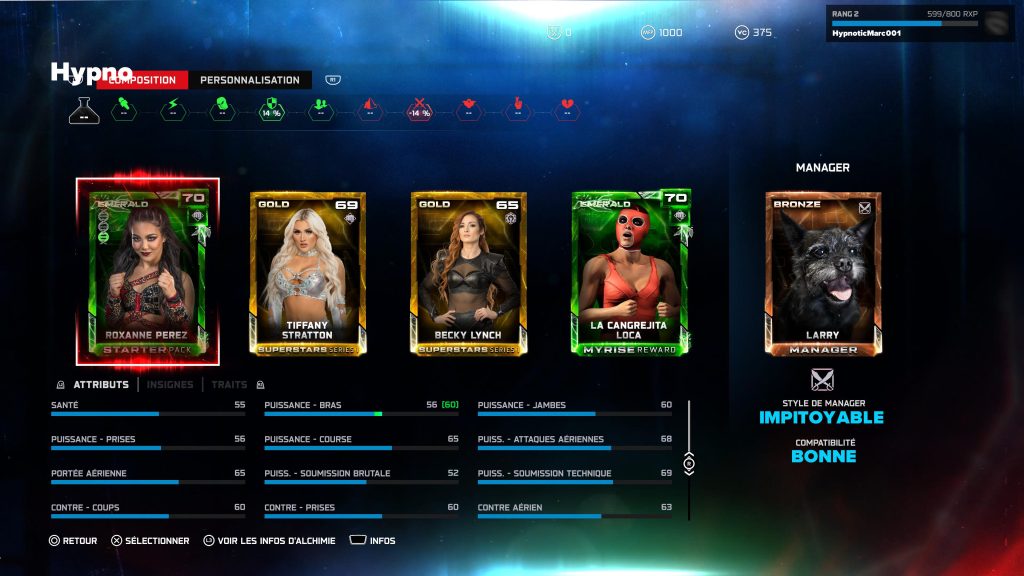
Task: Switch to the Composition tab
Action: pyautogui.click(x=143, y=80)
